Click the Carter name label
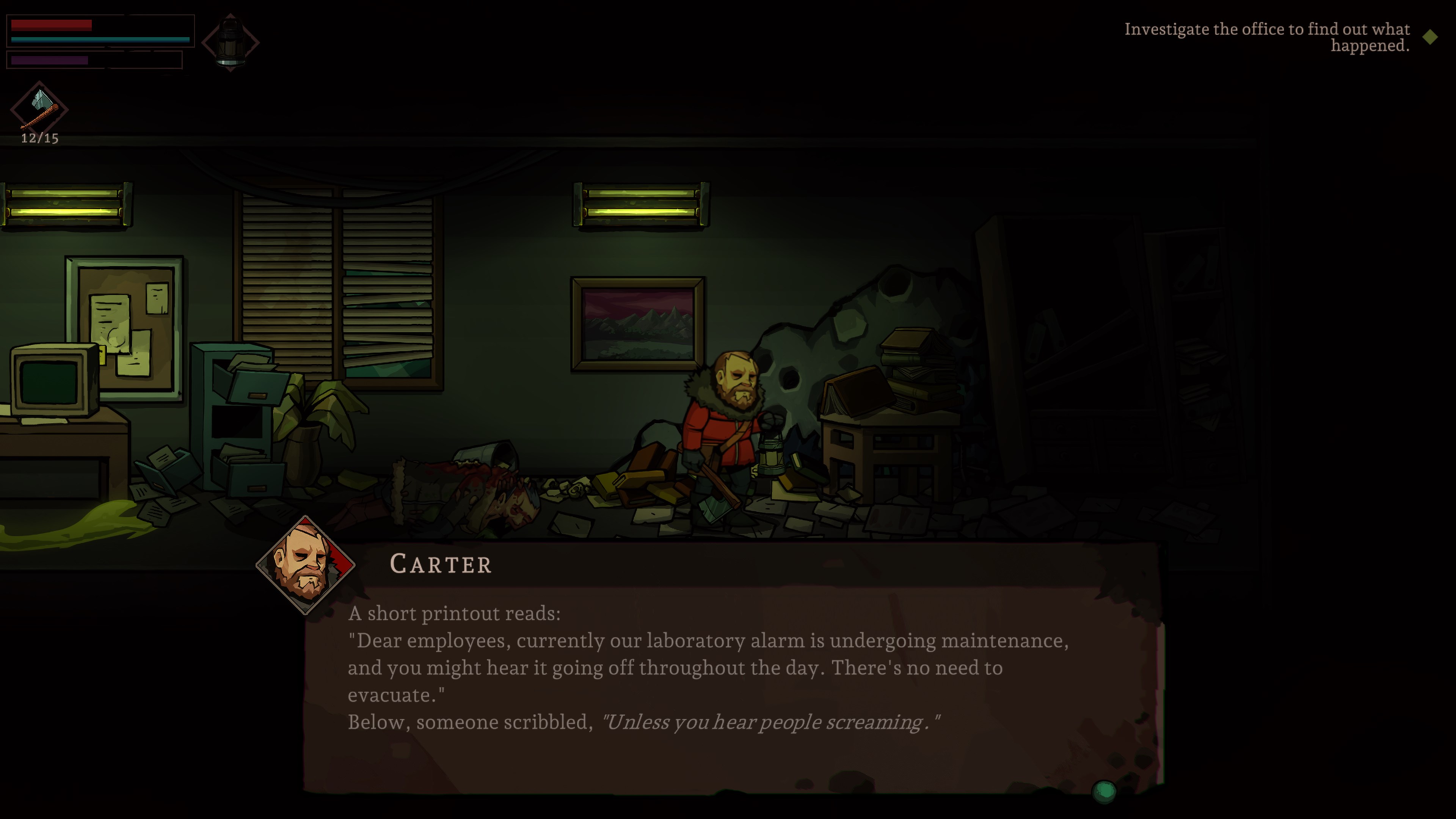Screen dimensions: 1456x819 click(x=441, y=564)
